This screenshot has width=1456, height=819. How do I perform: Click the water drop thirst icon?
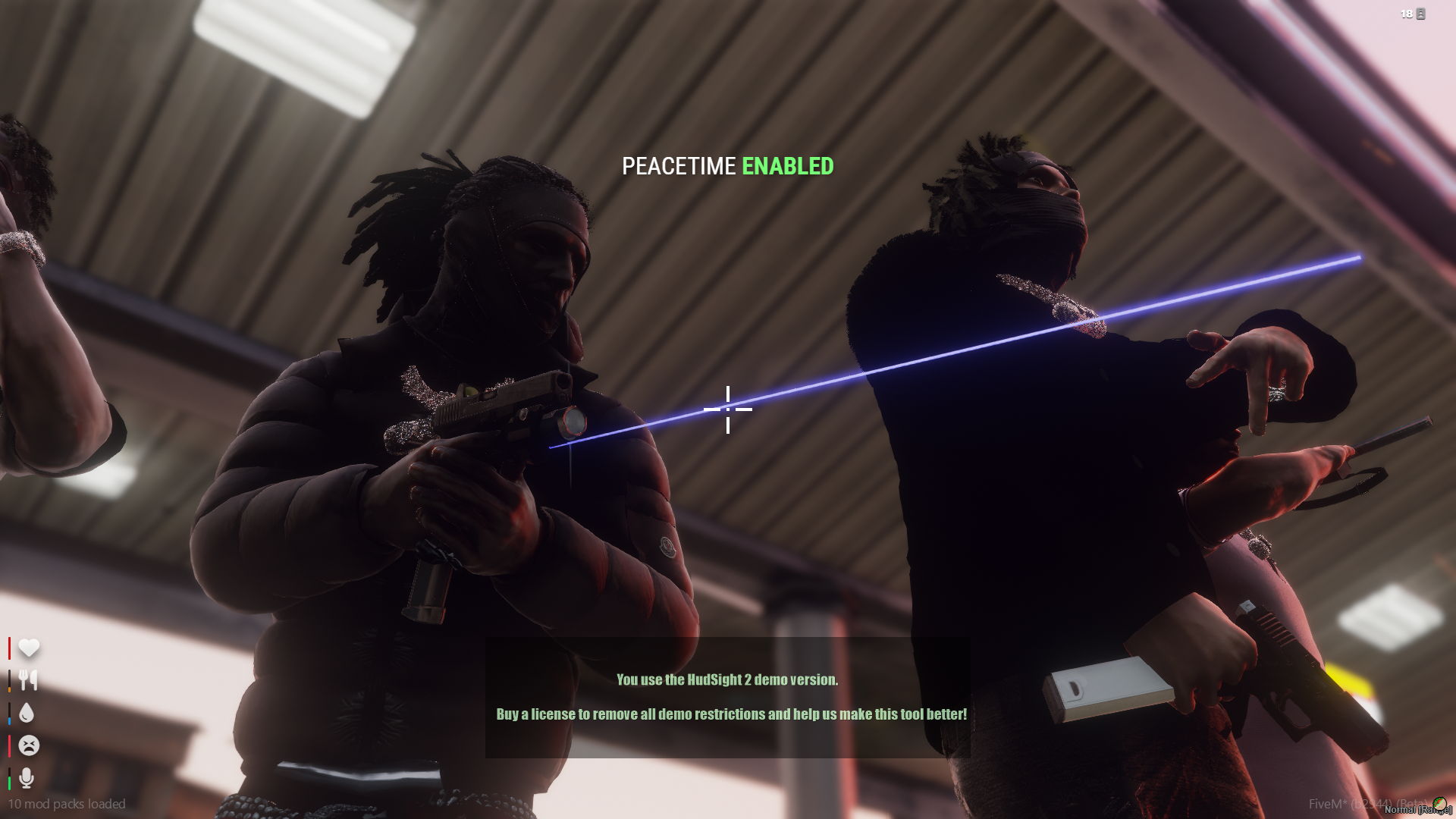(x=27, y=713)
